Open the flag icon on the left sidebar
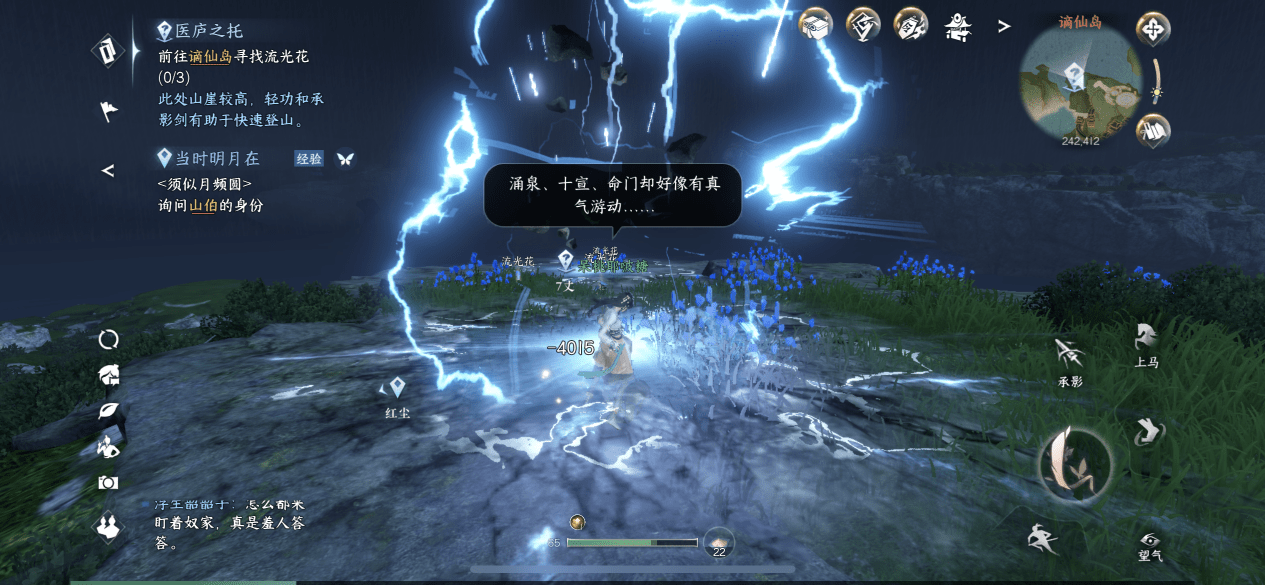This screenshot has width=1265, height=585. click(x=108, y=110)
